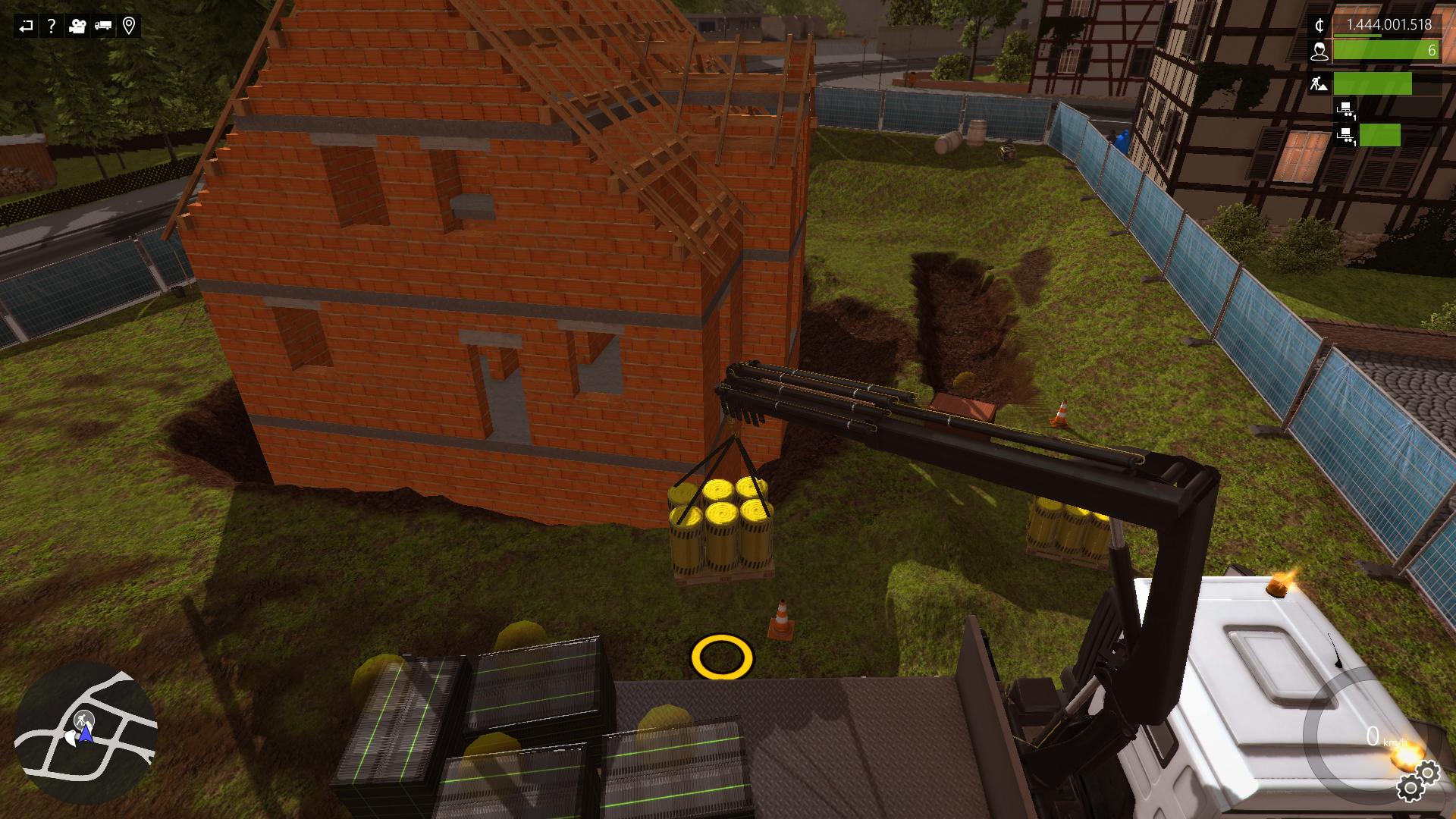This screenshot has width=1456, height=819.
Task: Switch view using the camera icon
Action: 77,27
